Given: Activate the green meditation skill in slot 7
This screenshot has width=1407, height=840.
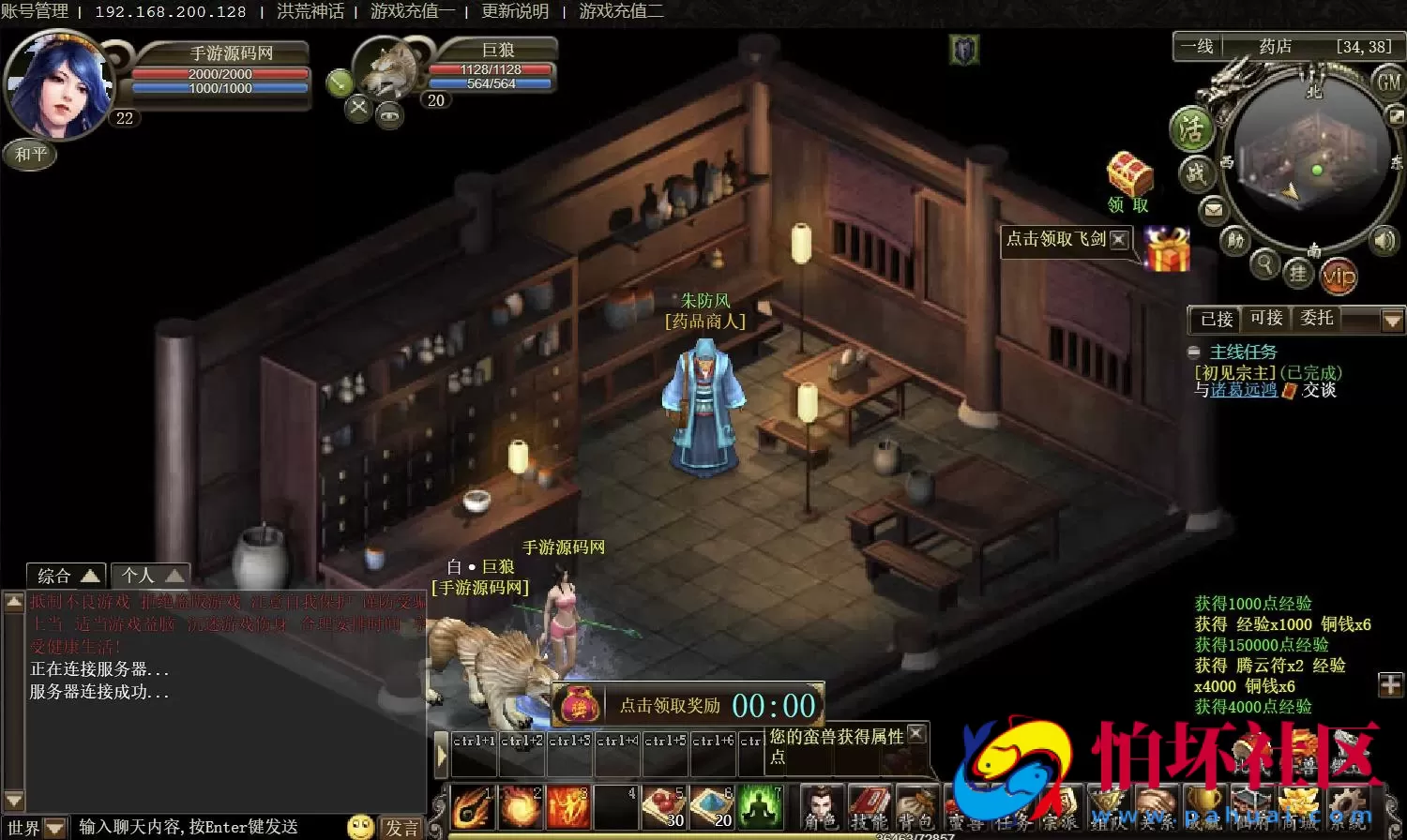Looking at the screenshot, I should [760, 807].
